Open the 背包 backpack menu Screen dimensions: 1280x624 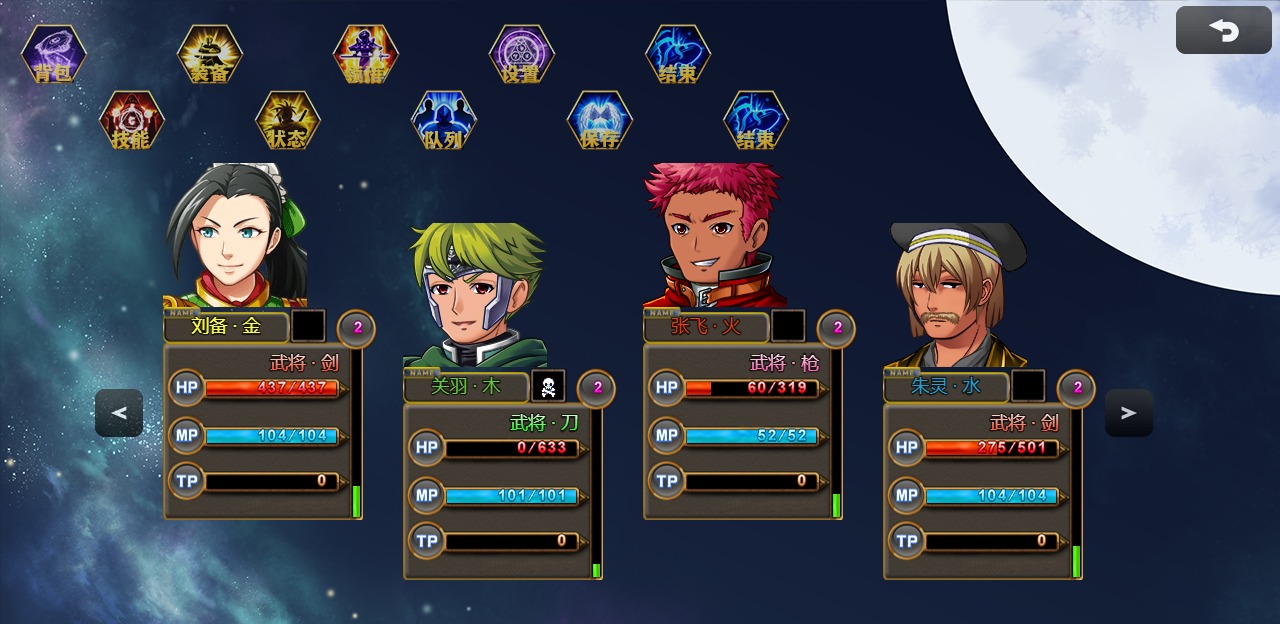[x=54, y=55]
